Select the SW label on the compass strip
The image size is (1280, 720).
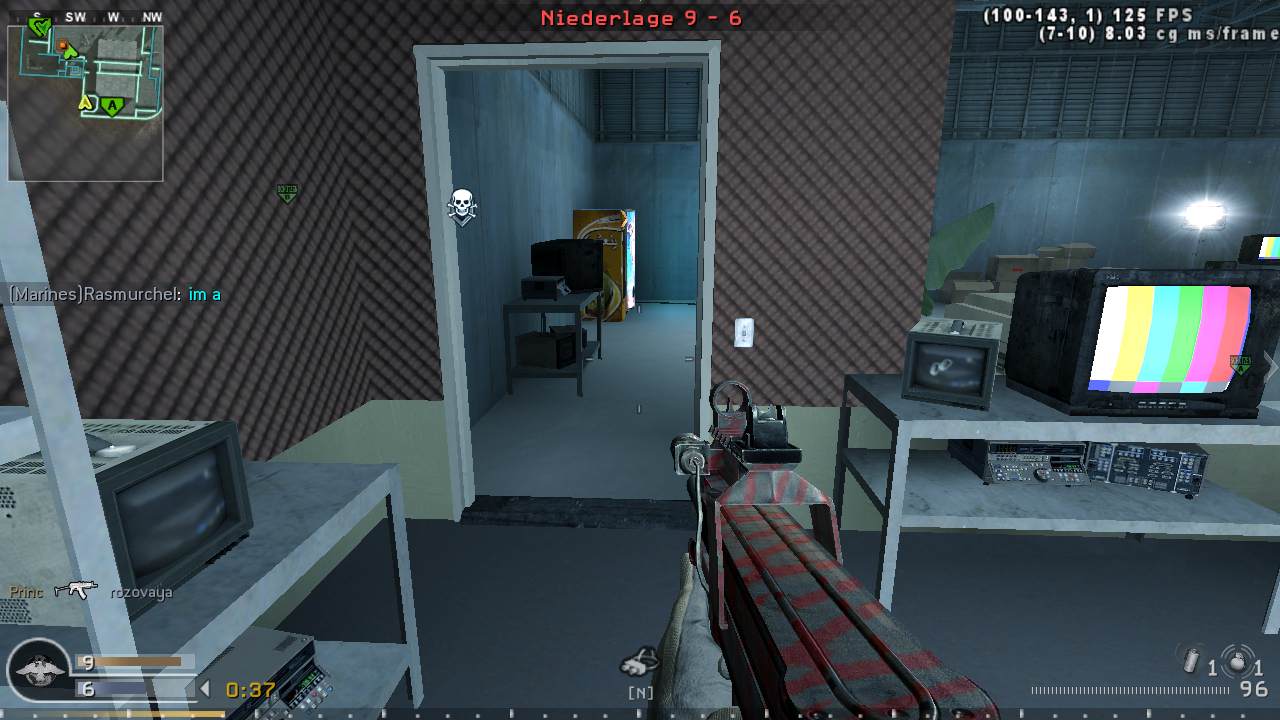tap(75, 16)
